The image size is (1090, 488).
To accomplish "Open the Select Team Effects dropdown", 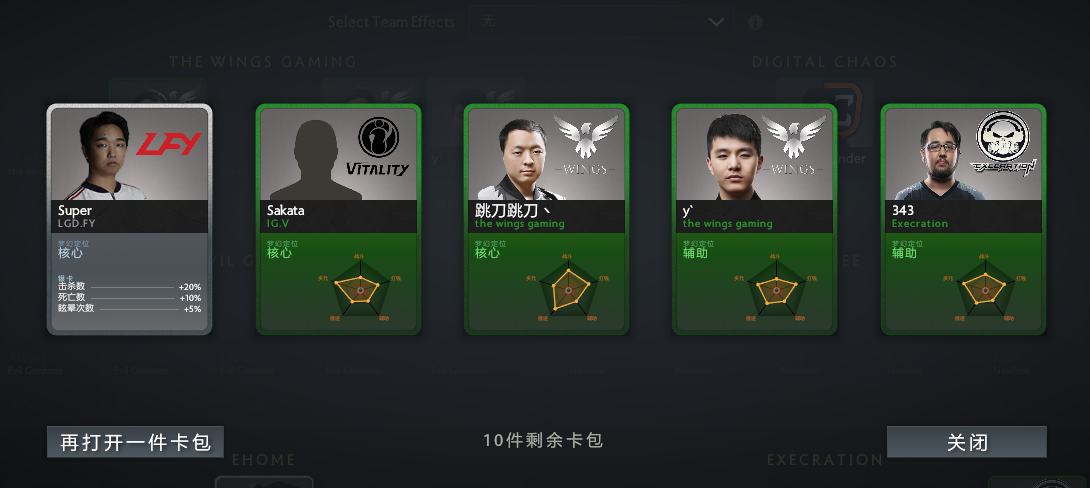I will point(600,22).
